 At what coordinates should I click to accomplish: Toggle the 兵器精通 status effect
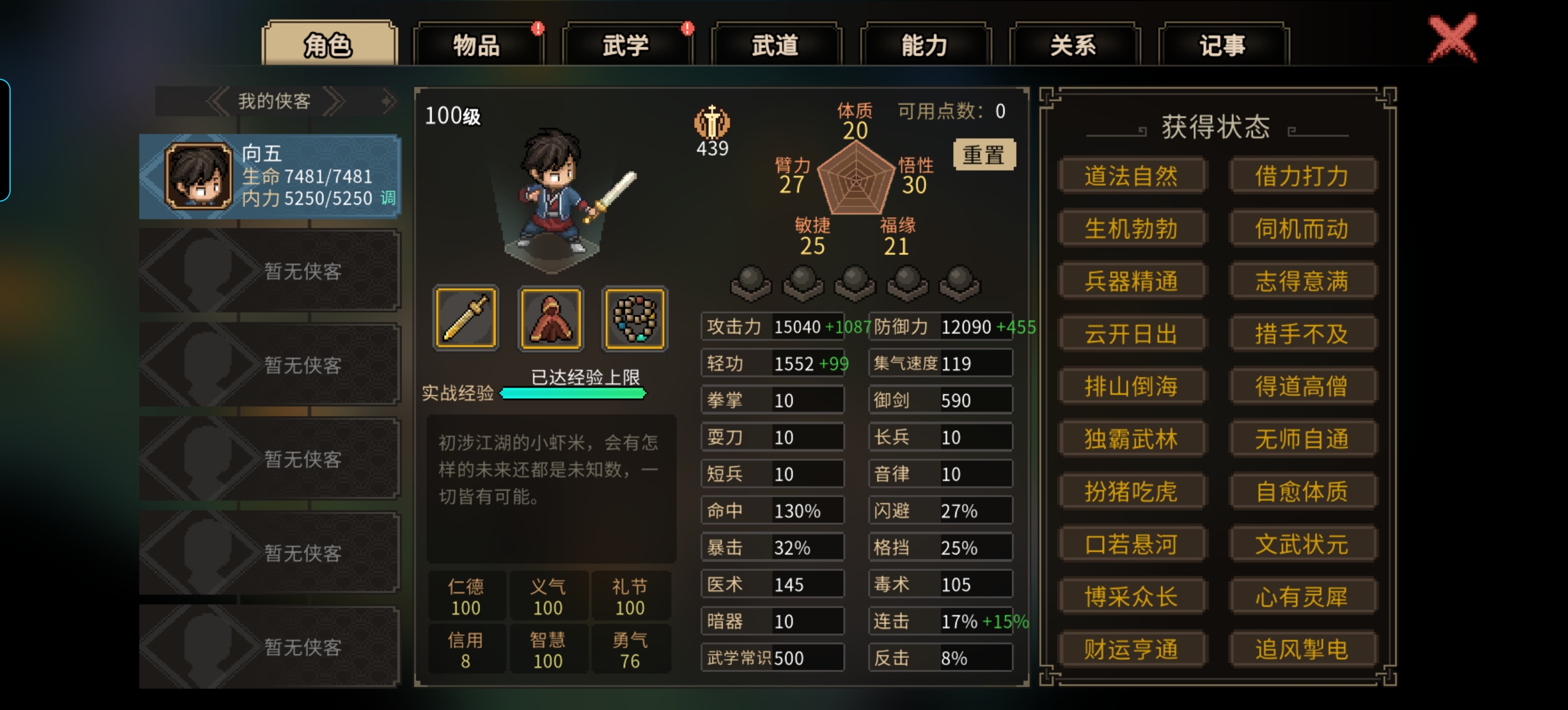click(x=1132, y=280)
